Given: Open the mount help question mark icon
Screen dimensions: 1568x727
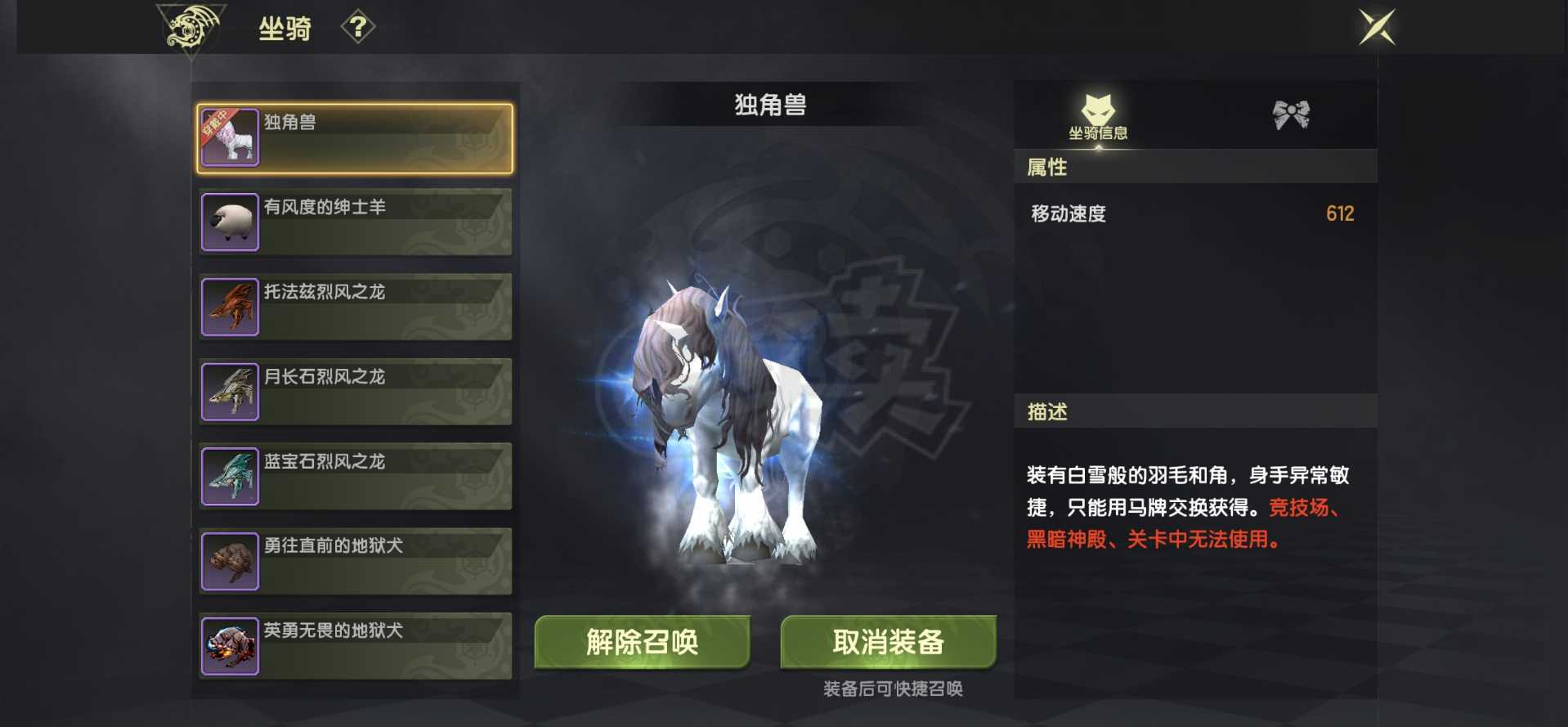Looking at the screenshot, I should tap(357, 27).
